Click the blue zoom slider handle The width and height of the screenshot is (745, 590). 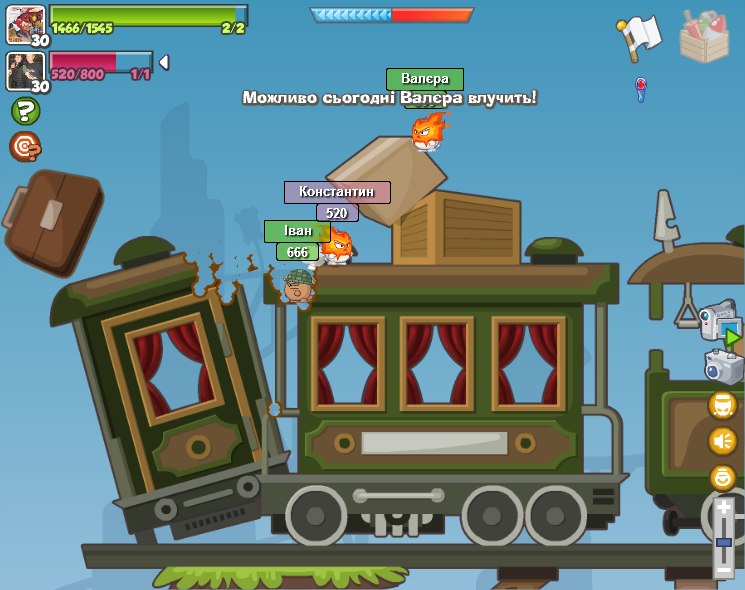(x=724, y=542)
